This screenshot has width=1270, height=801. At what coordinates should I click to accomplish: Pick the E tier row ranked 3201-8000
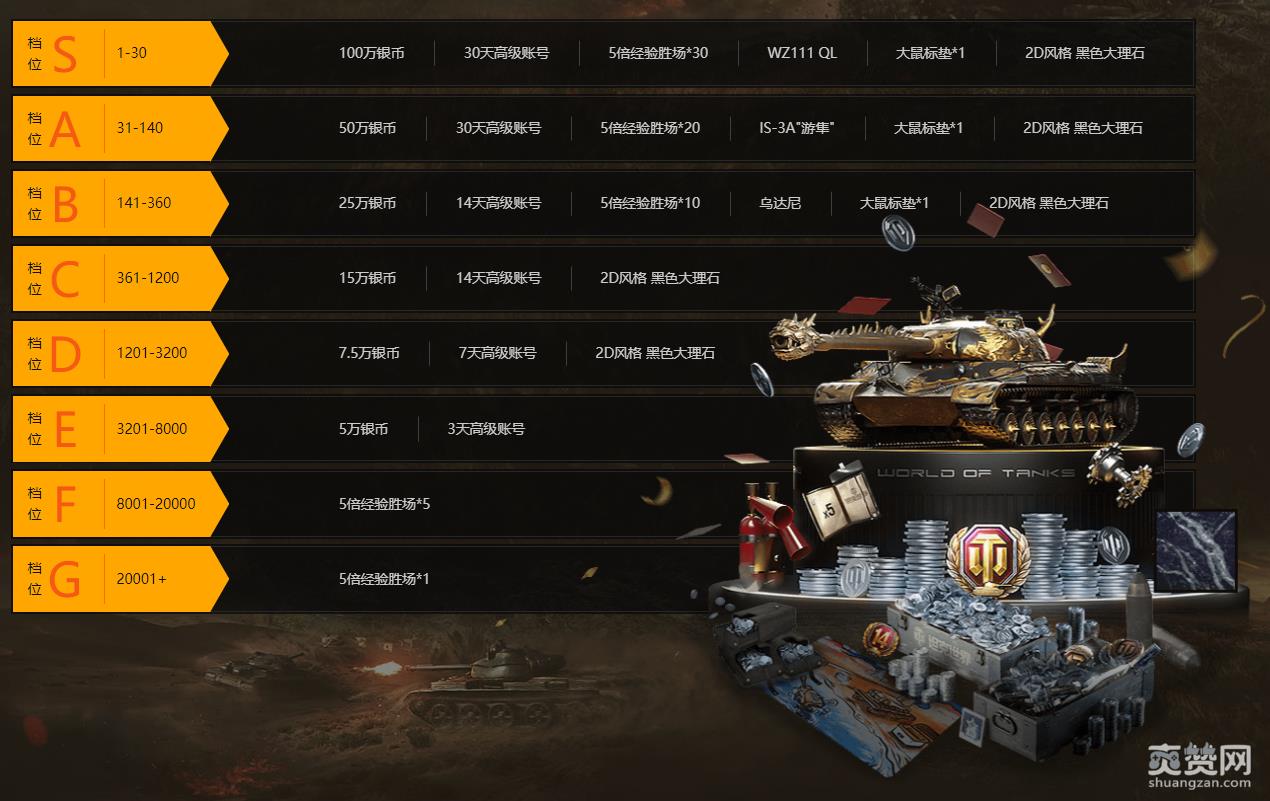[120, 429]
